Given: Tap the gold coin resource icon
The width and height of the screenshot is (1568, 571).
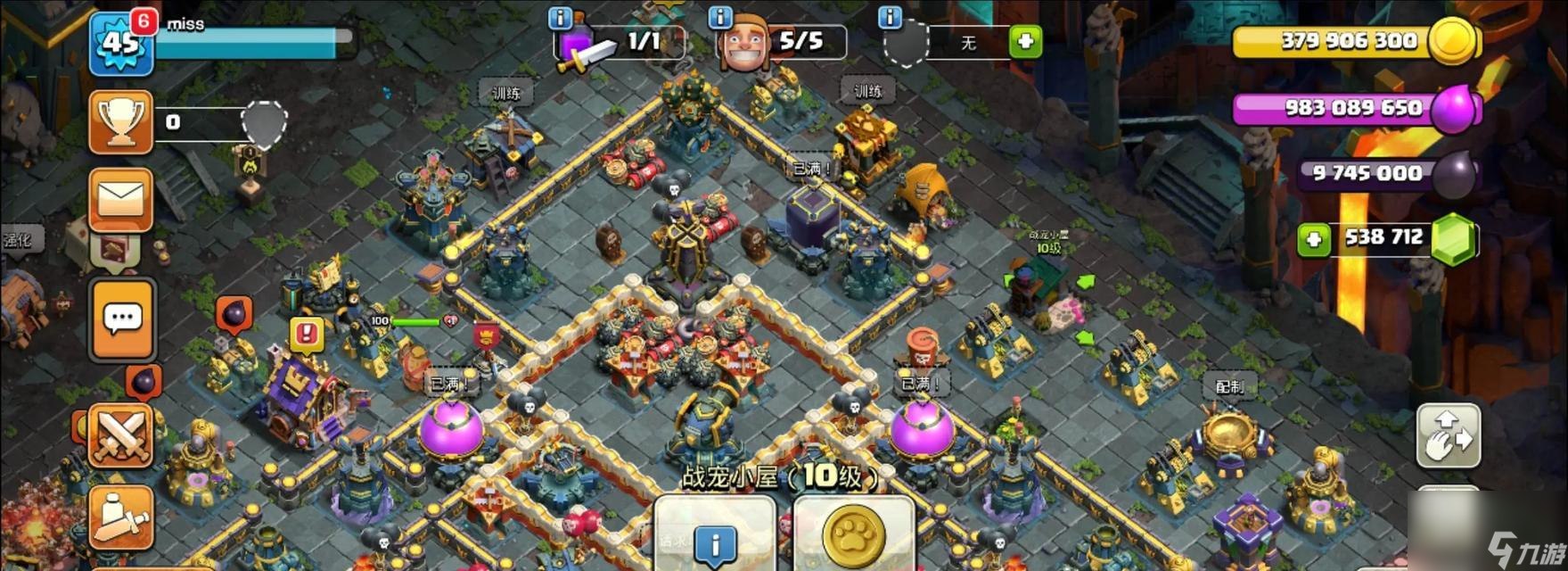Looking at the screenshot, I should [1452, 41].
